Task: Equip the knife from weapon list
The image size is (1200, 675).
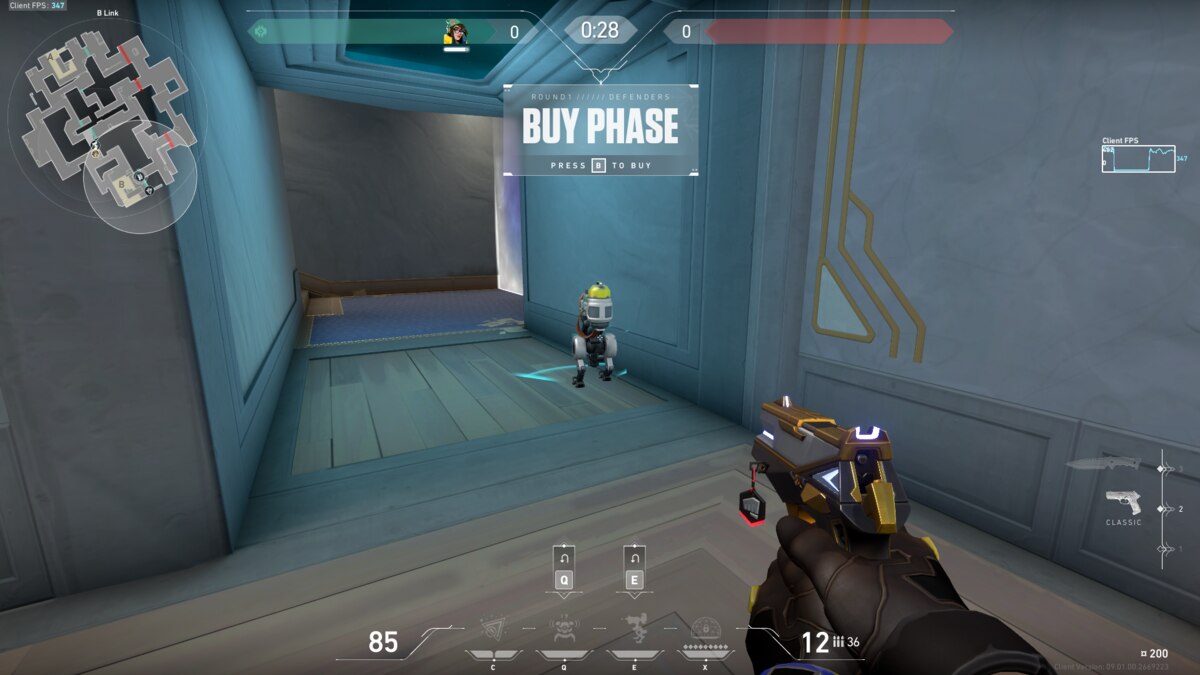Action: pyautogui.click(x=1103, y=464)
